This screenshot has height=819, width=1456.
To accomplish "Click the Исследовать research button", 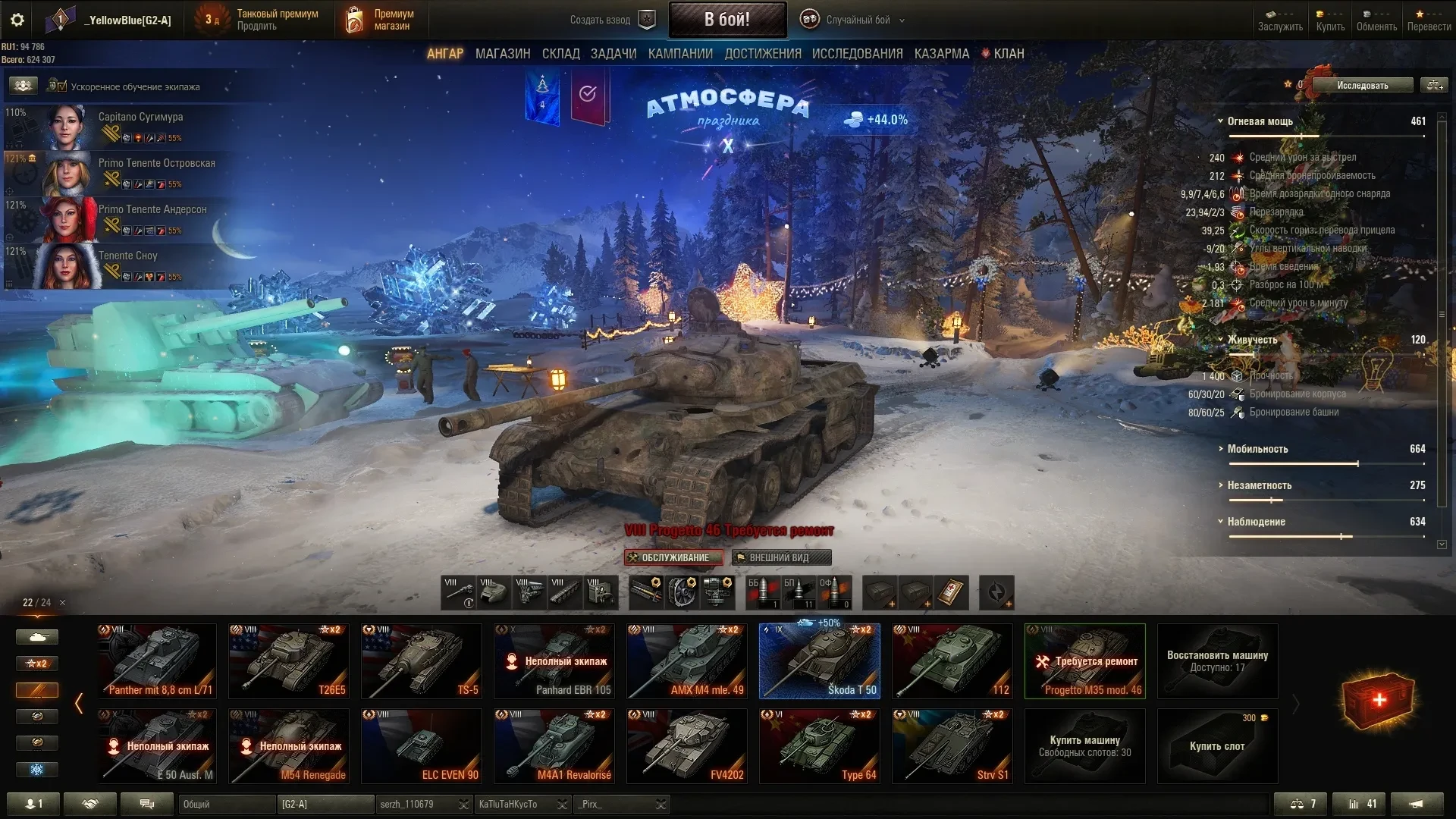I will pos(1362,86).
